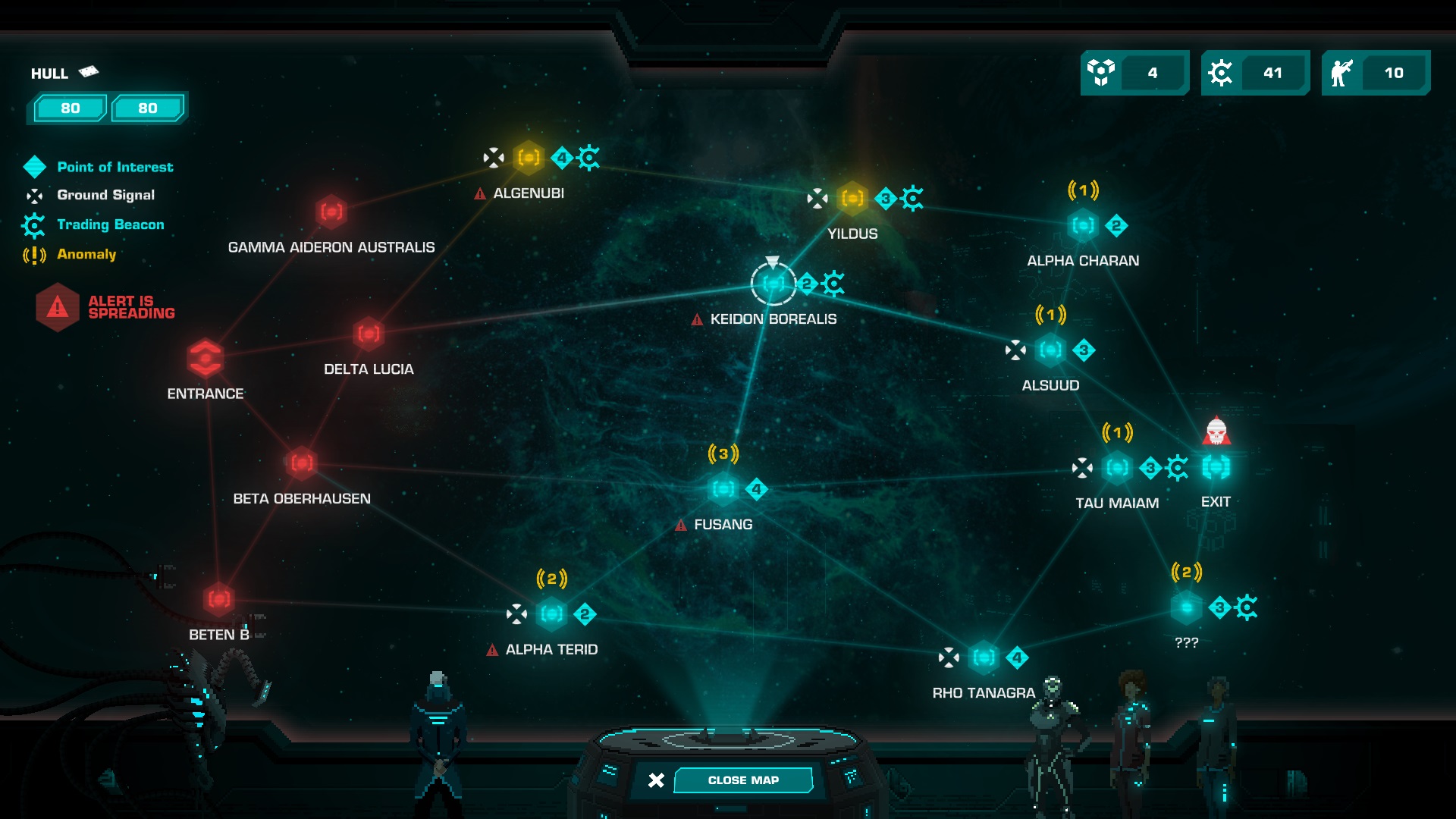Select the Alpha Charan system node

(x=1083, y=225)
